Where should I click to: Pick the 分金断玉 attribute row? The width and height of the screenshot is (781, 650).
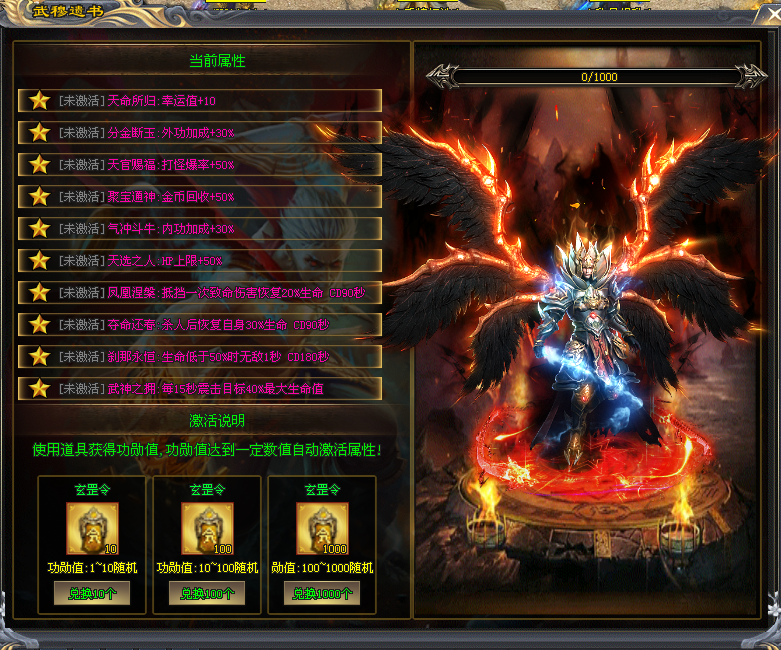pyautogui.click(x=200, y=132)
